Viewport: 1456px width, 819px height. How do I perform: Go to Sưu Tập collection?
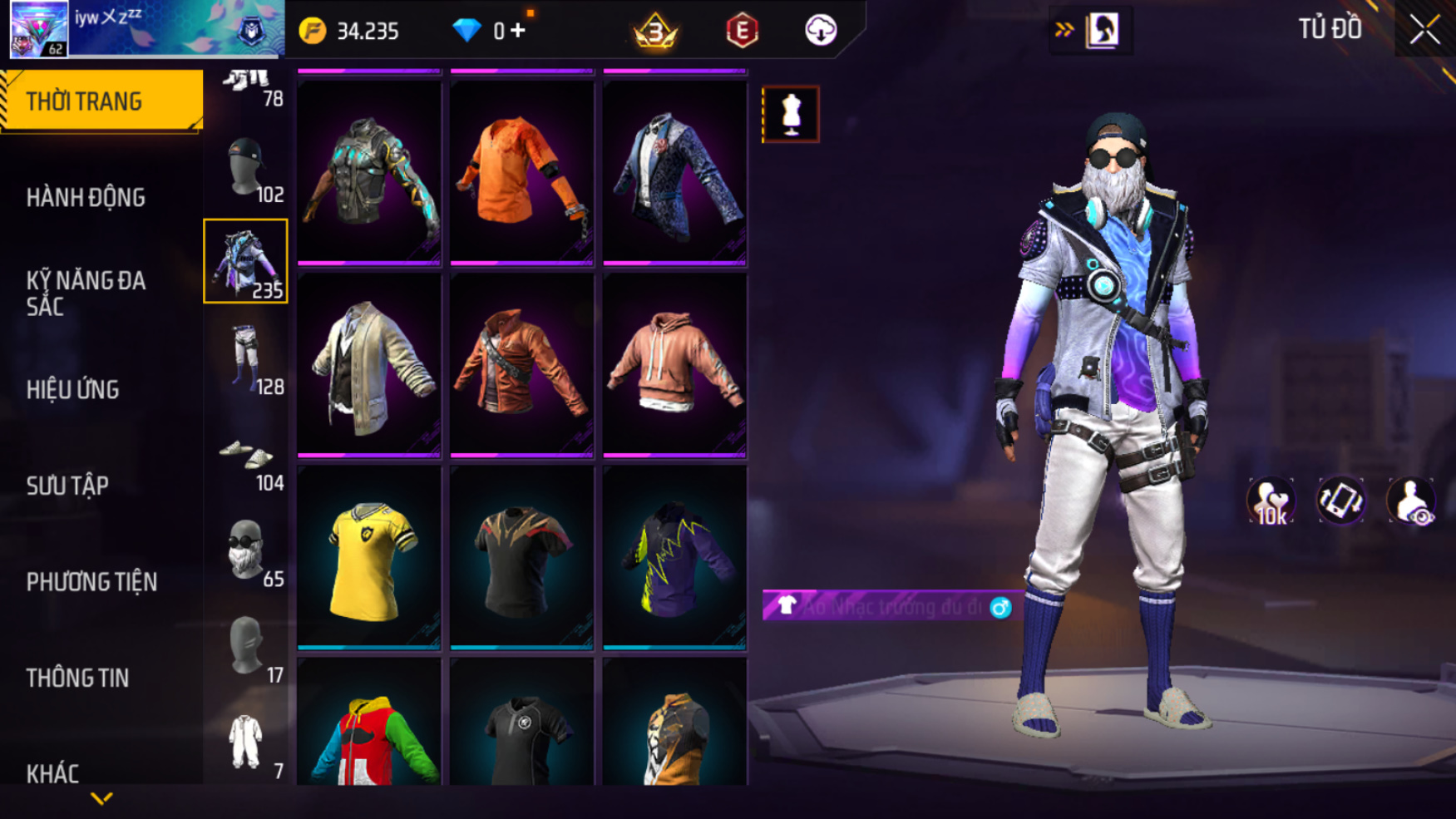click(67, 486)
